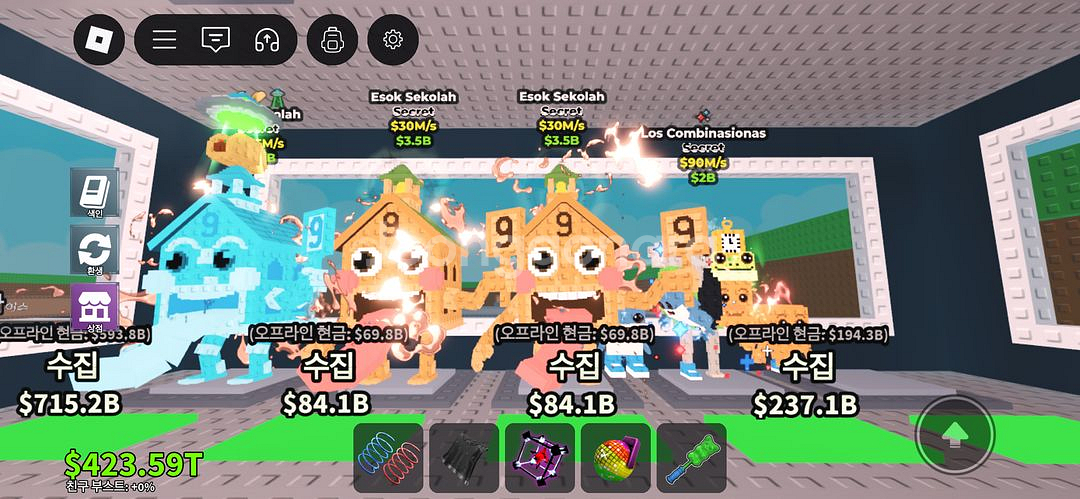1080x499 pixels.
Task: Open the Roblox chat window
Action: point(215,40)
